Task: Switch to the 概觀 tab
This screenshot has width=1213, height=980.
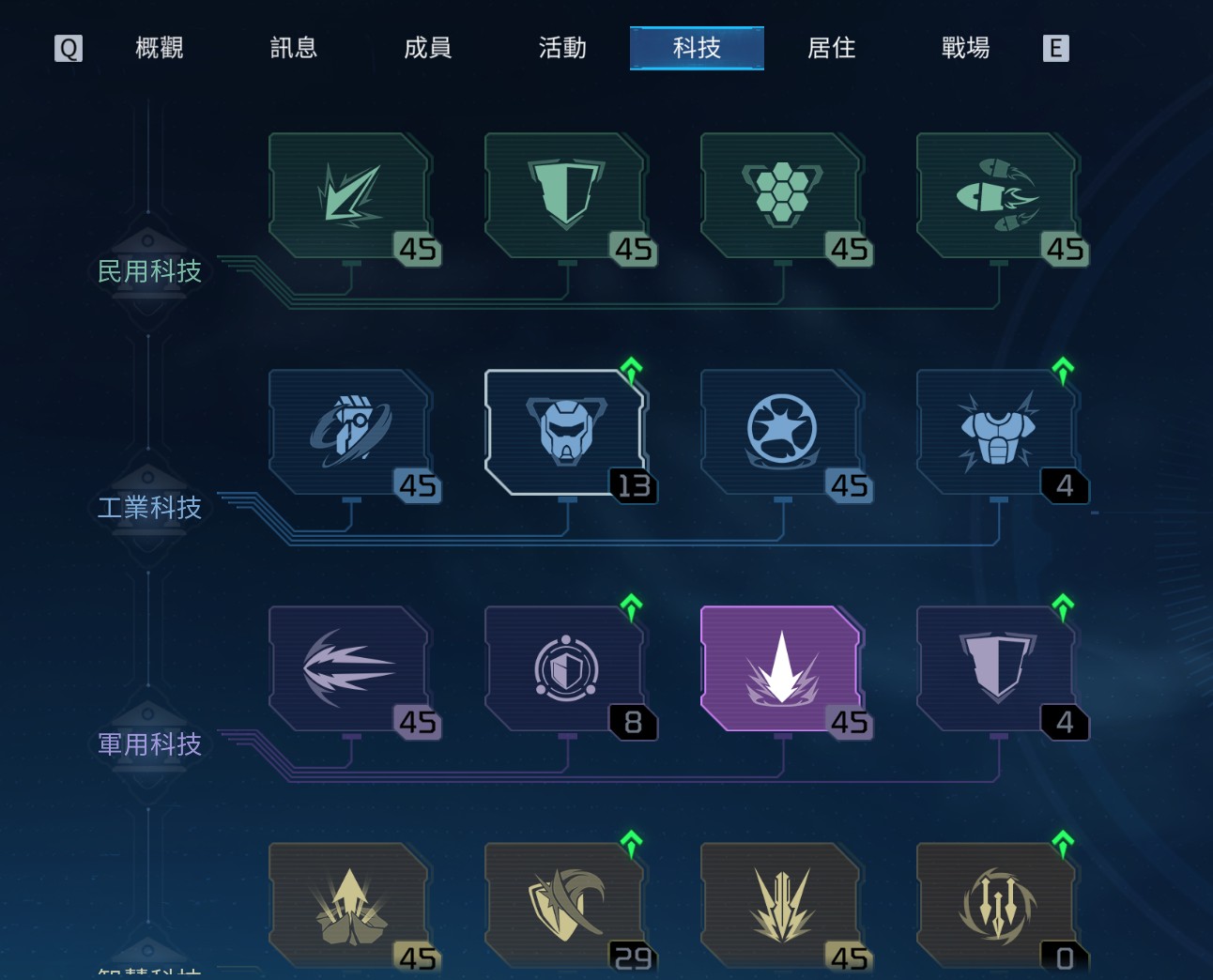Action: tap(159, 48)
